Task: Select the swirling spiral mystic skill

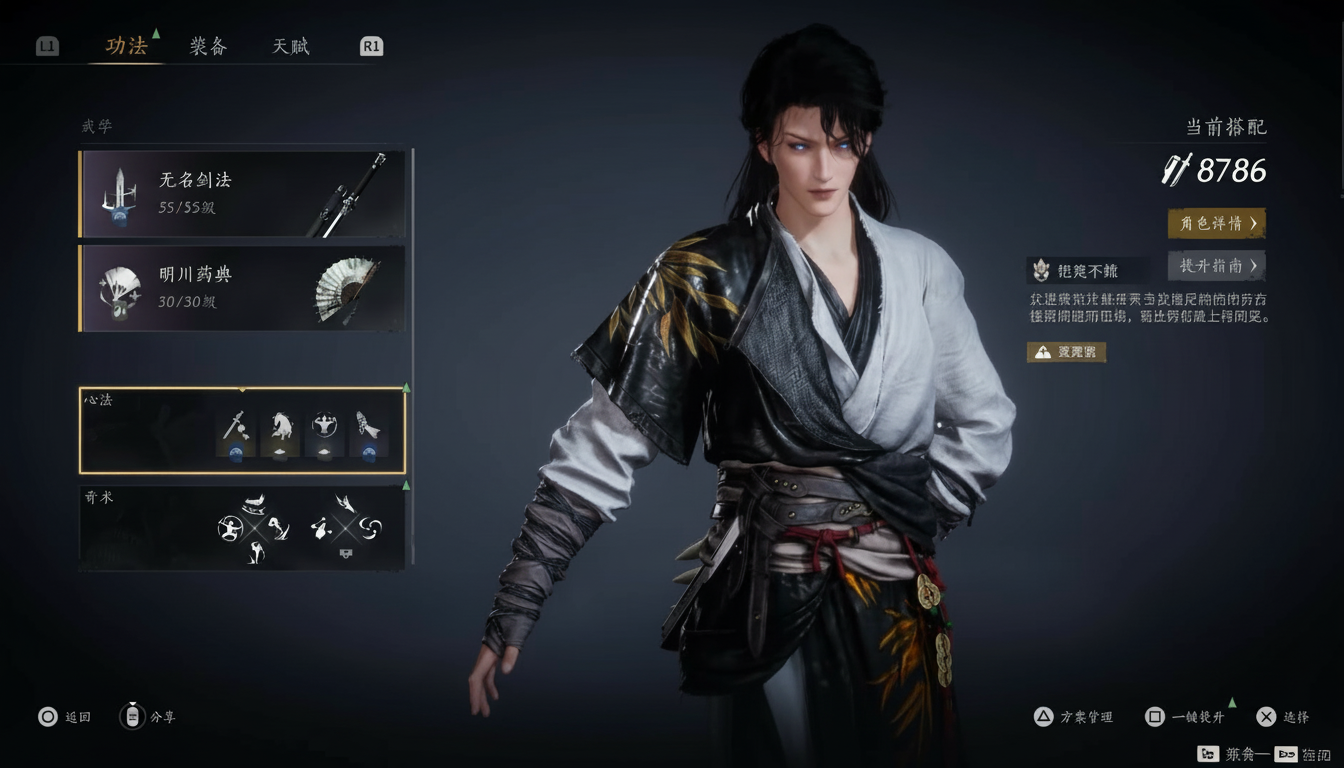Action: (370, 526)
